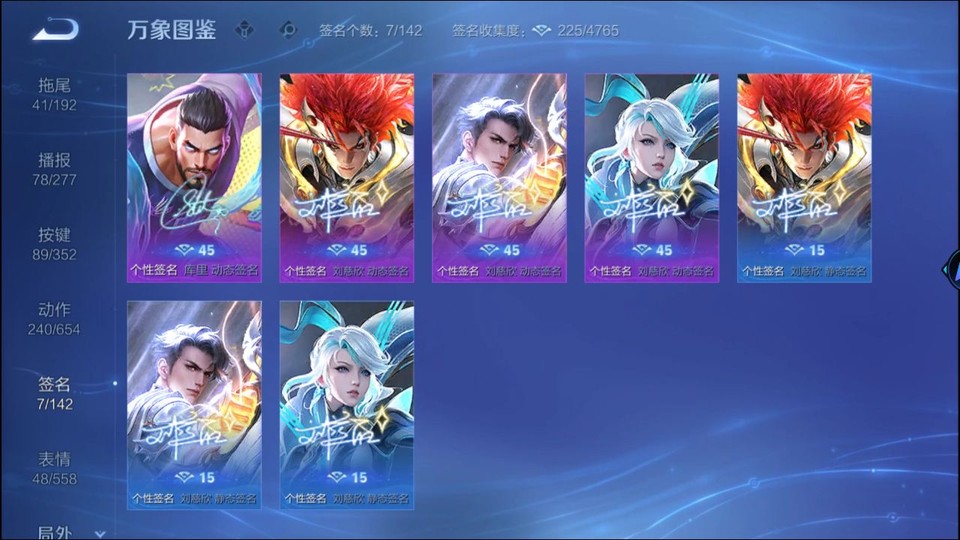The height and width of the screenshot is (540, 960).
Task: Select the 按键 category tab
Action: (x=55, y=243)
